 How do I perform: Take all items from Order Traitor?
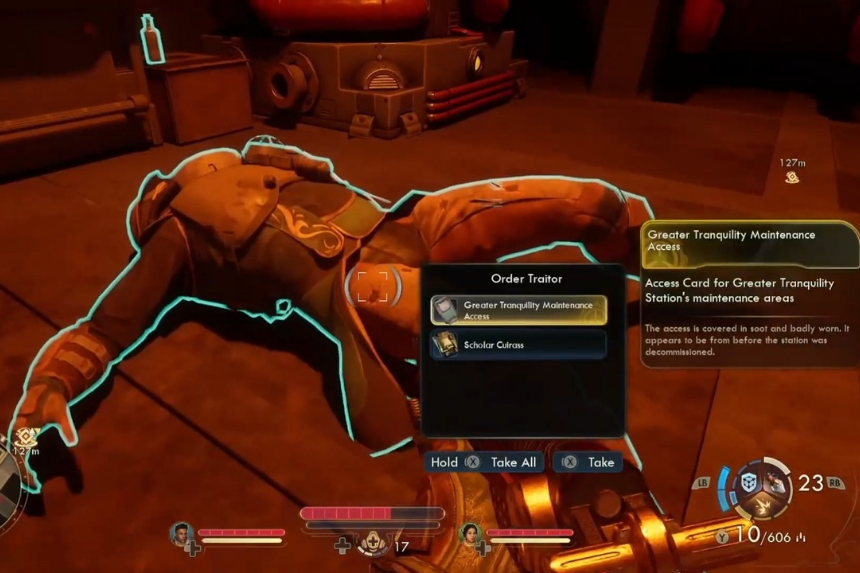[484, 462]
